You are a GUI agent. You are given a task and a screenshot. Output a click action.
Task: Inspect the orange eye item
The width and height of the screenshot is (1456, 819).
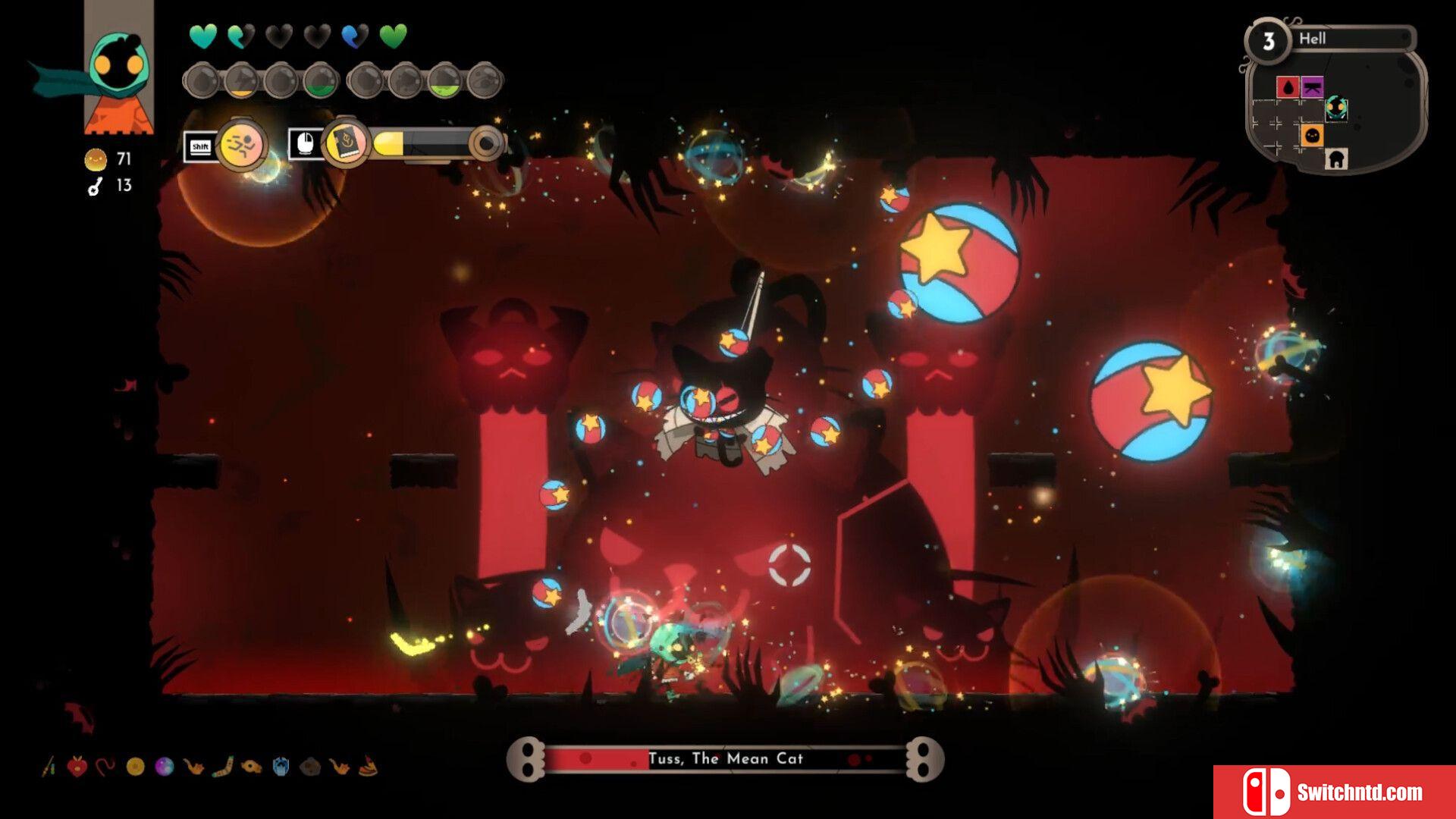coord(251,767)
